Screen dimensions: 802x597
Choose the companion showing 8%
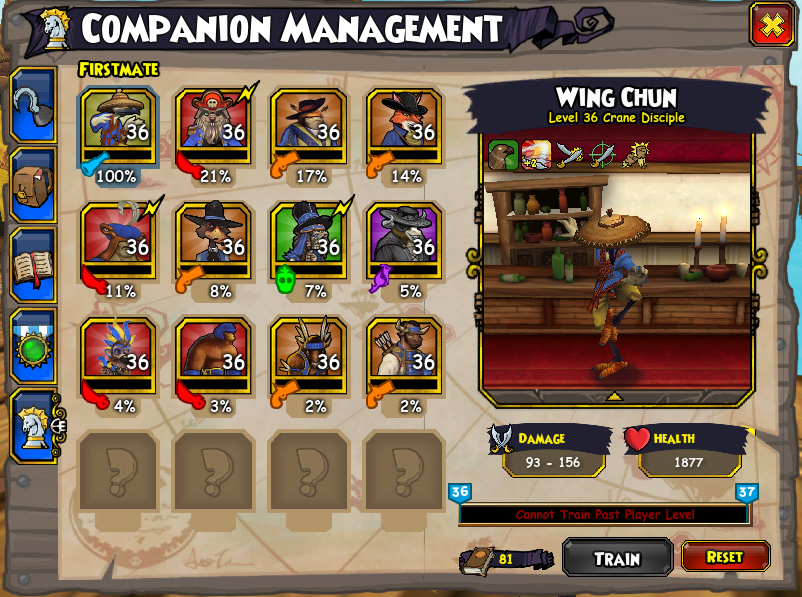(214, 242)
